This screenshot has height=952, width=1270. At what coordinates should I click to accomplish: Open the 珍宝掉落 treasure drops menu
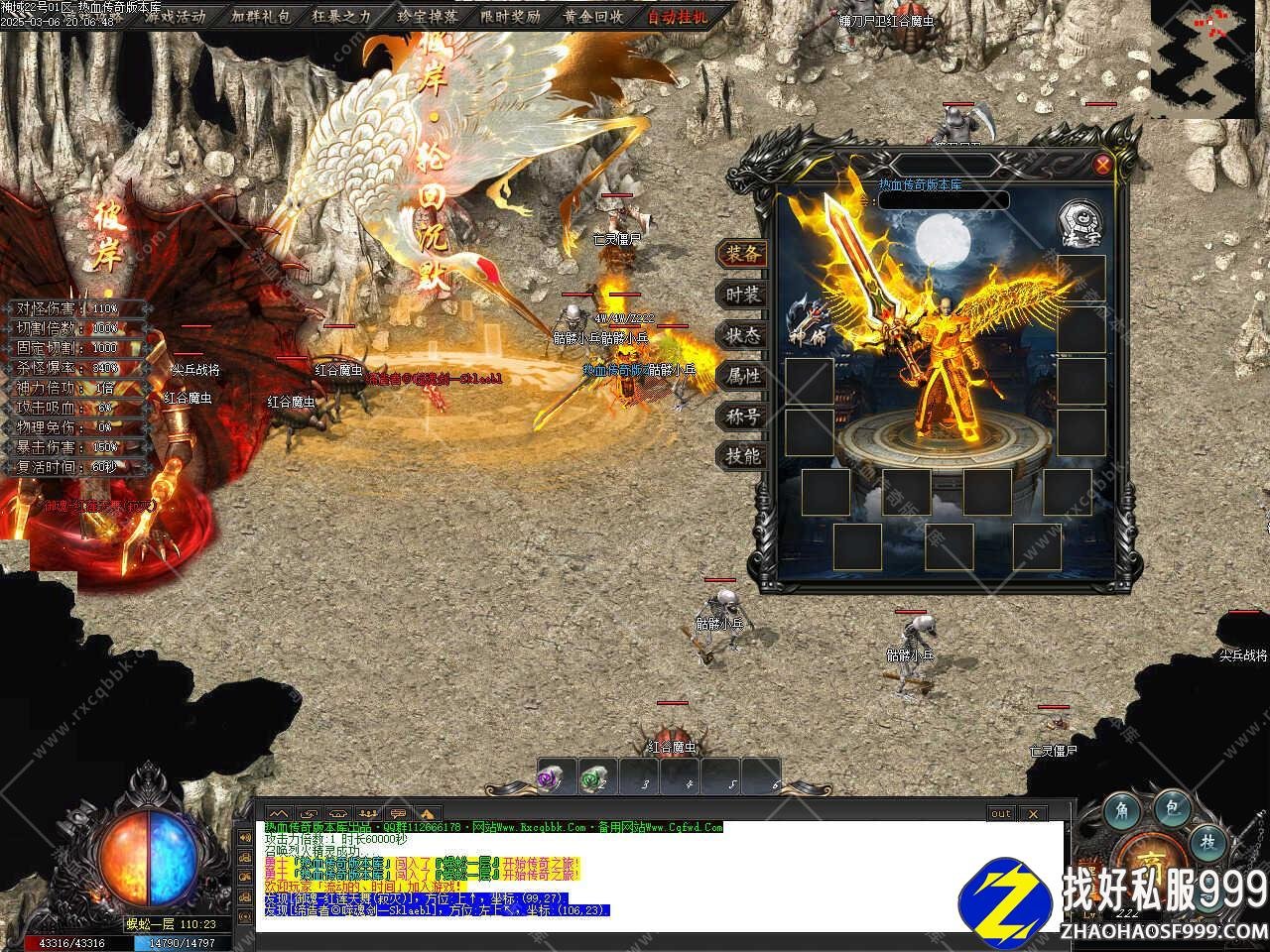(x=428, y=16)
